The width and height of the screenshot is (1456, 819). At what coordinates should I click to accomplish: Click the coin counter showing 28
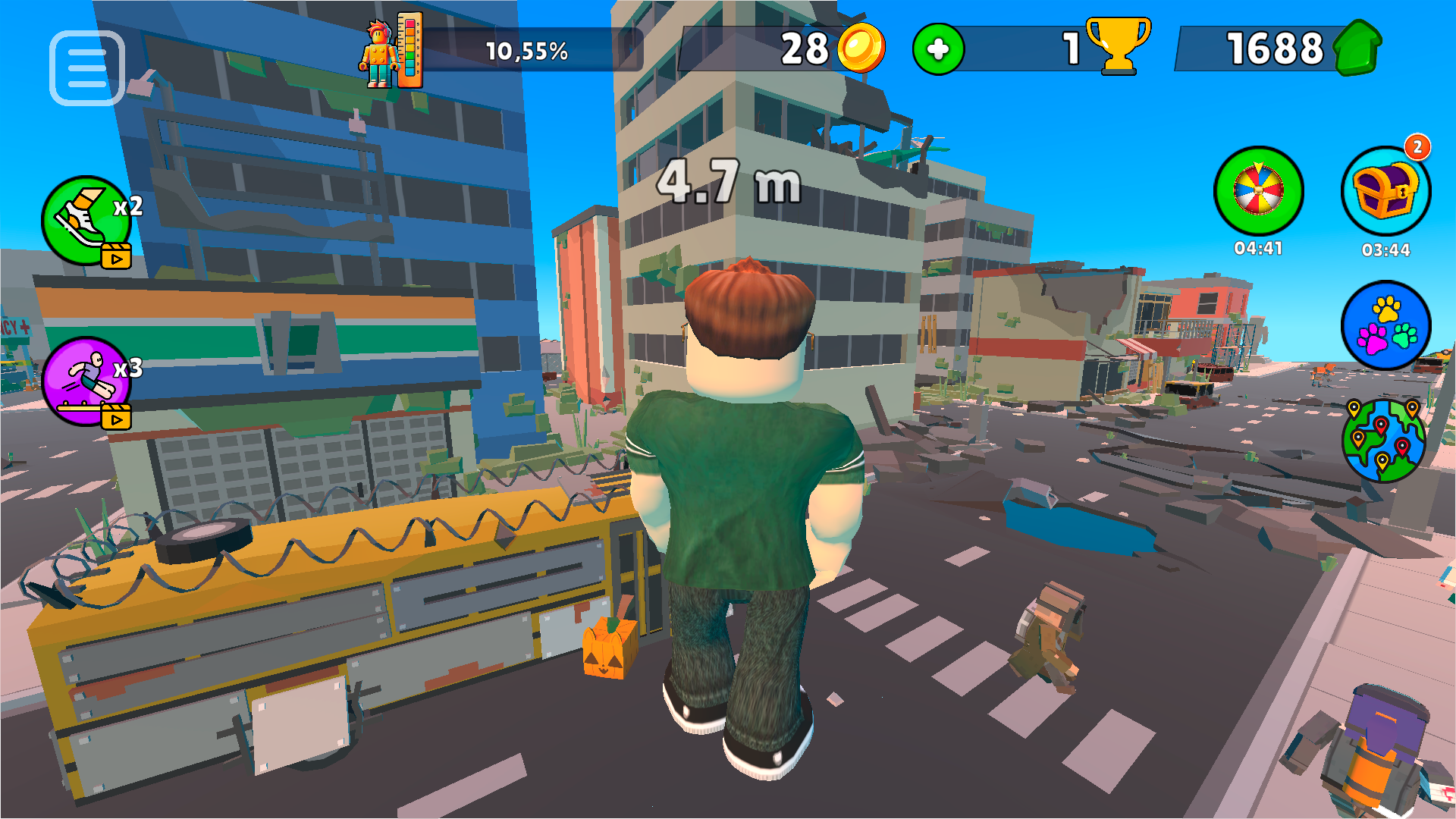(x=805, y=49)
